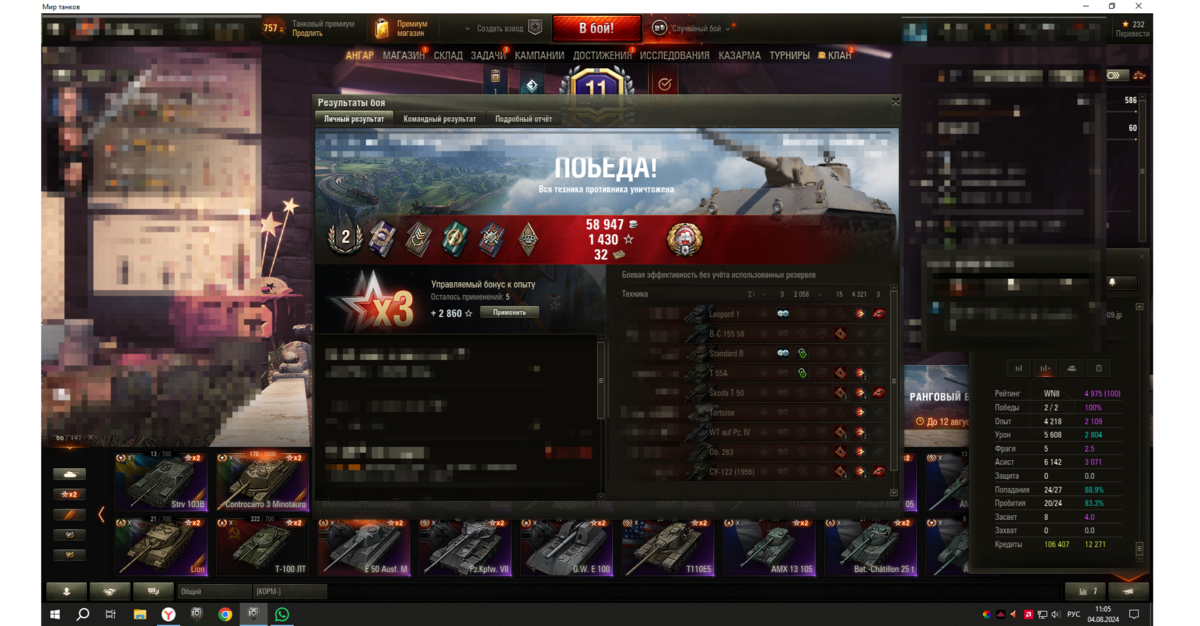
Task: Switch to the Командный результат tab
Action: tap(439, 119)
